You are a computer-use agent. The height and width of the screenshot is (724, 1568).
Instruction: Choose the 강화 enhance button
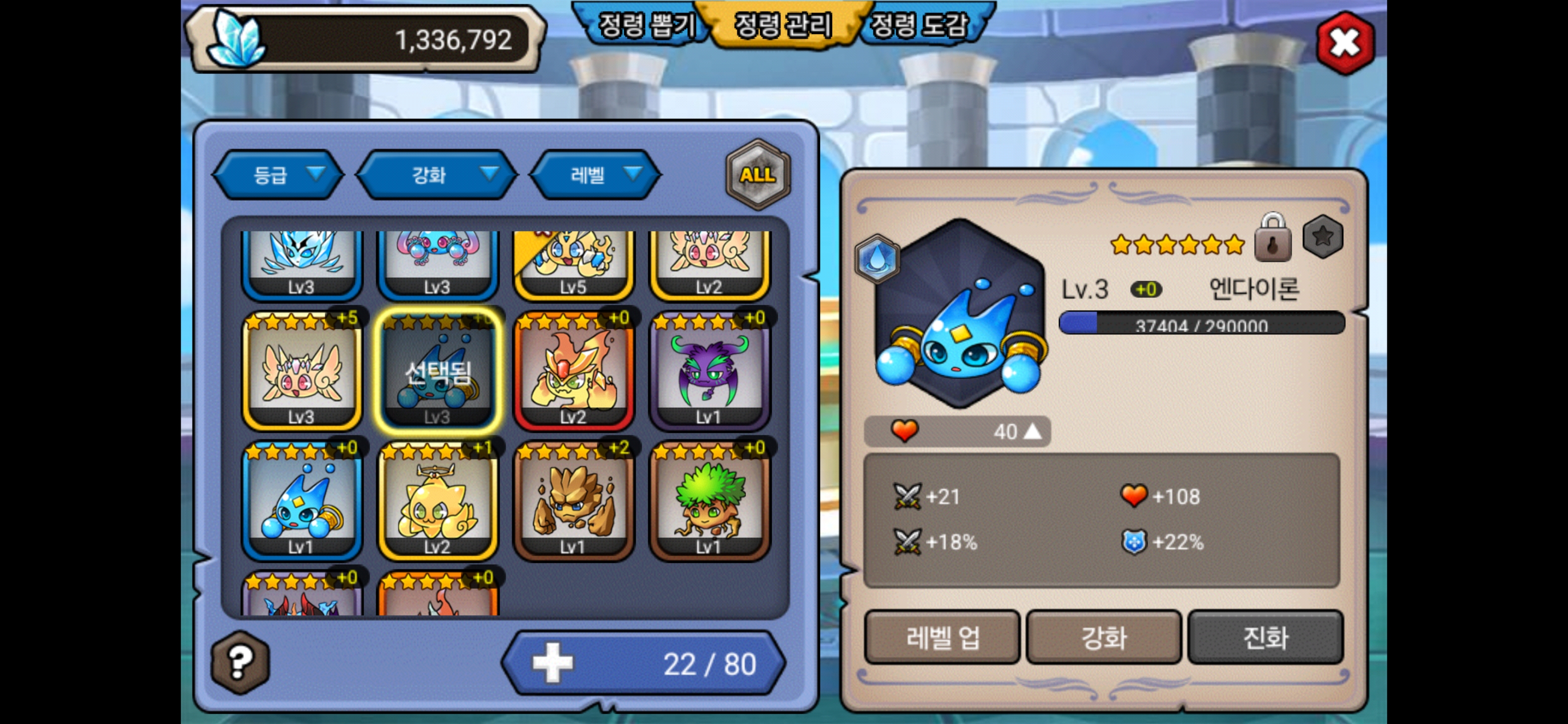tap(1103, 638)
